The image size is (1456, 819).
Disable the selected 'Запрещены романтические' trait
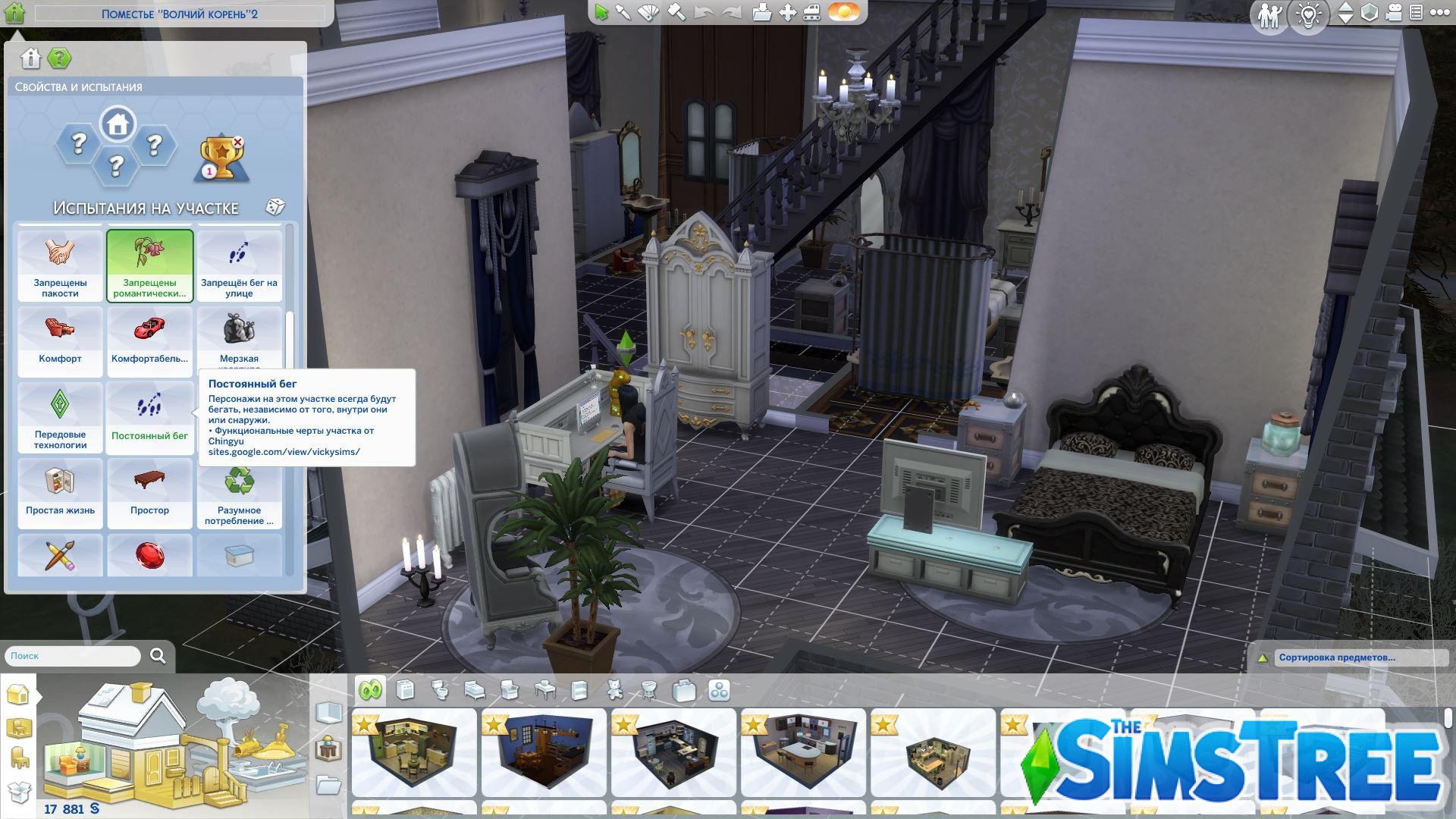pos(149,265)
